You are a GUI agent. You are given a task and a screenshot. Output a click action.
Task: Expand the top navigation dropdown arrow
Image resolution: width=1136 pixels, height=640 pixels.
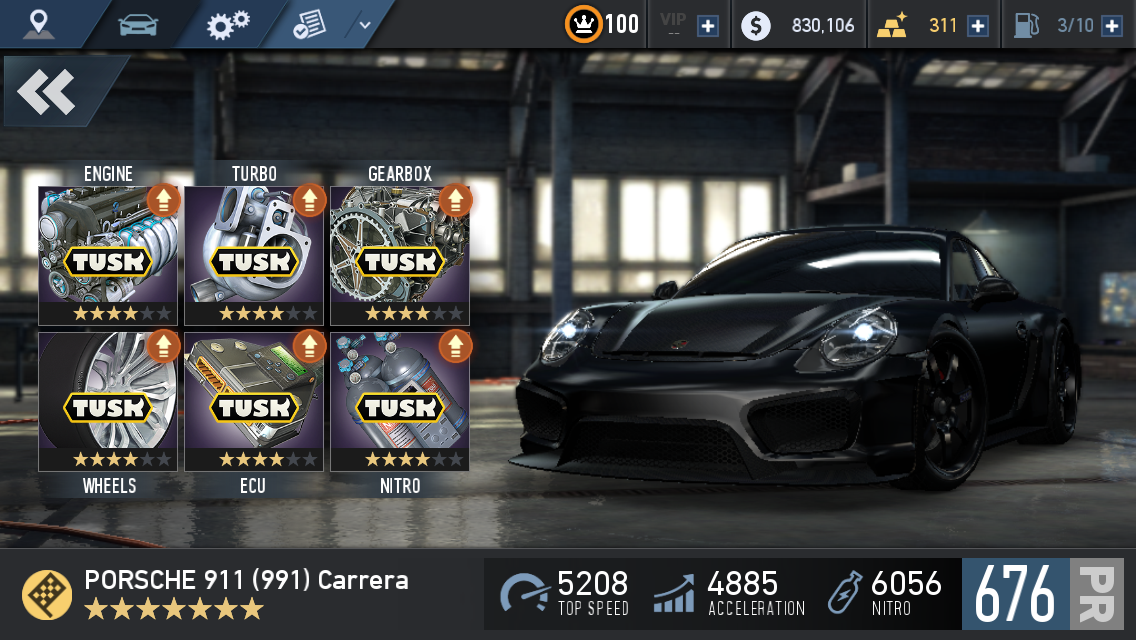point(365,25)
